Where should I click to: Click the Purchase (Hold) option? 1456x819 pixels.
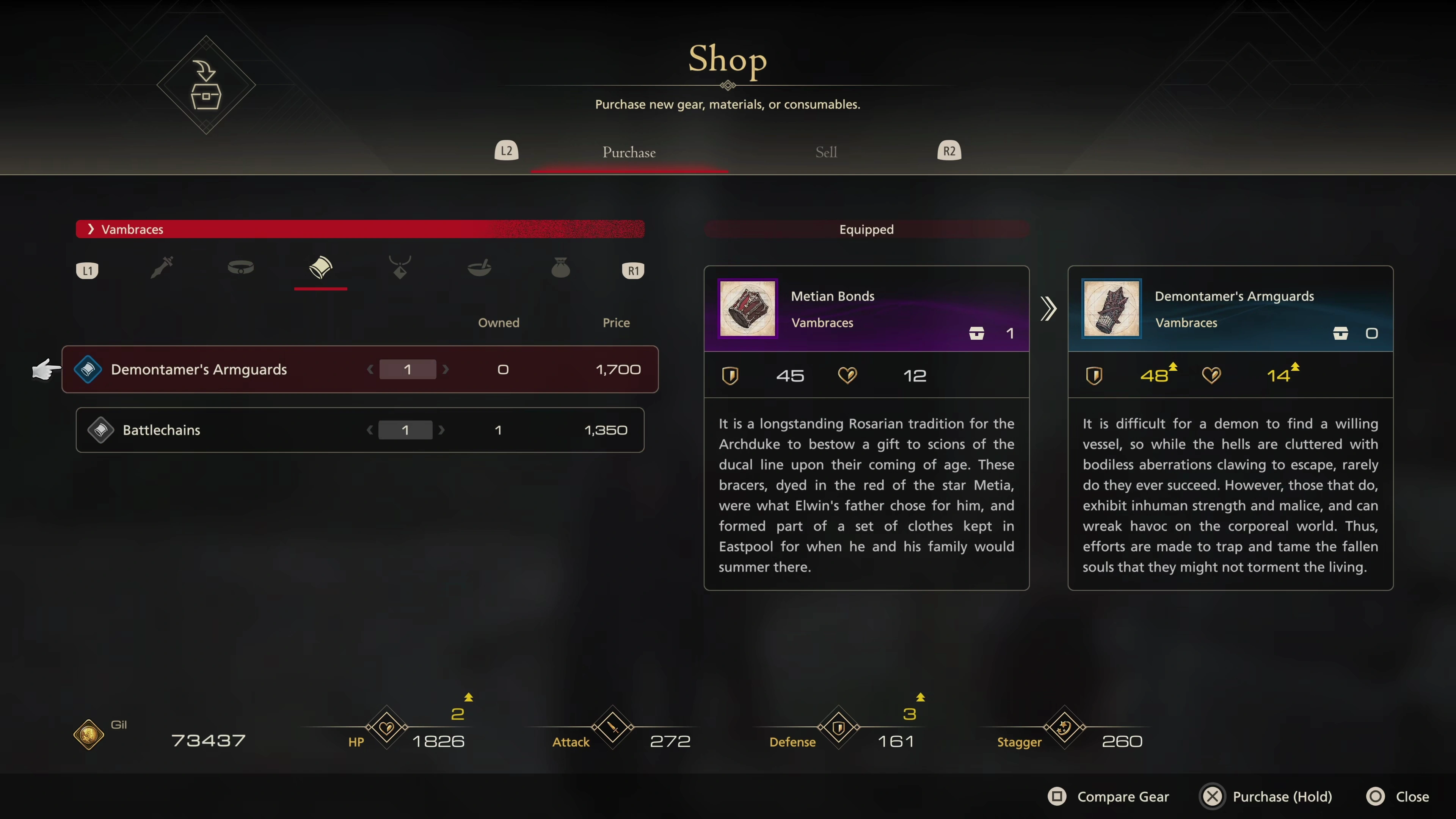(1266, 796)
